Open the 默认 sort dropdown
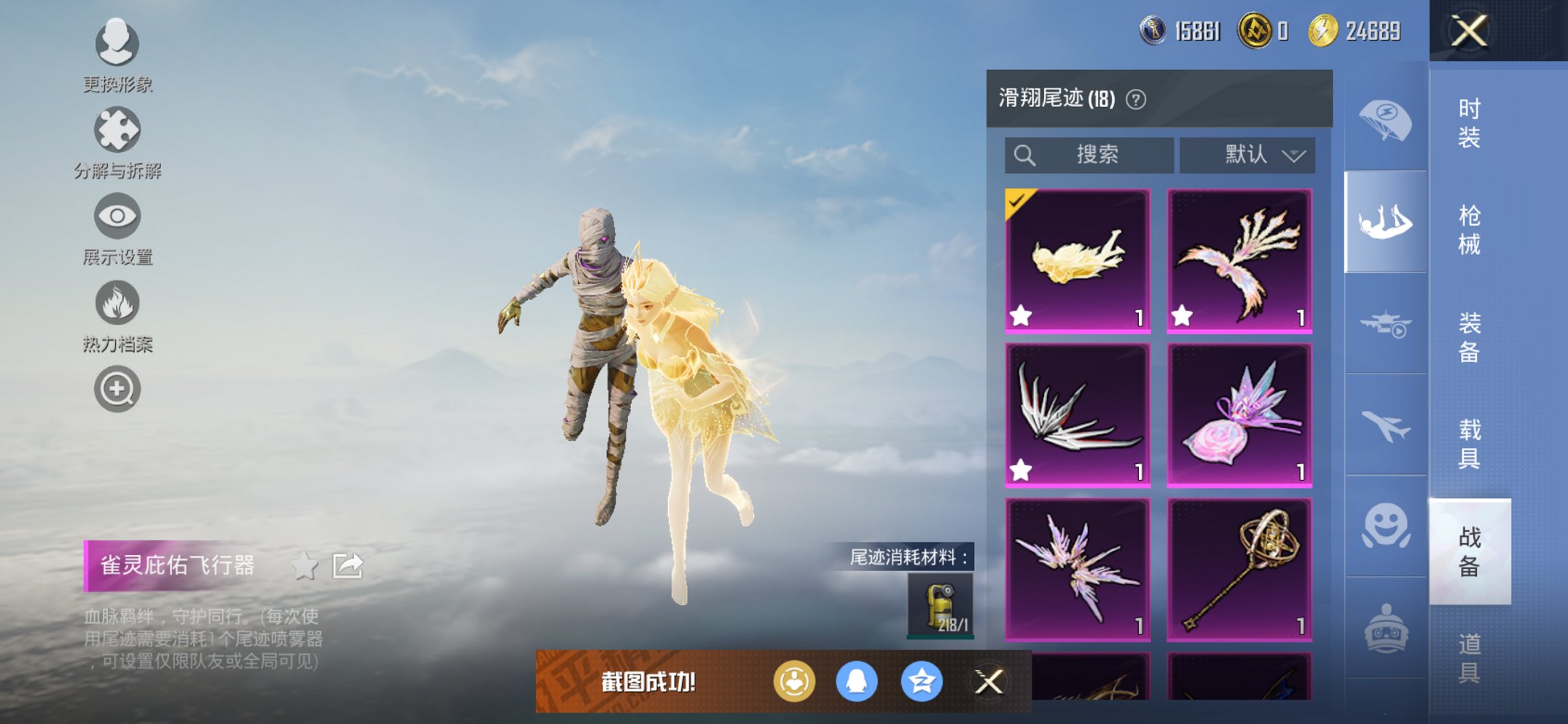1568x724 pixels. pos(1246,154)
